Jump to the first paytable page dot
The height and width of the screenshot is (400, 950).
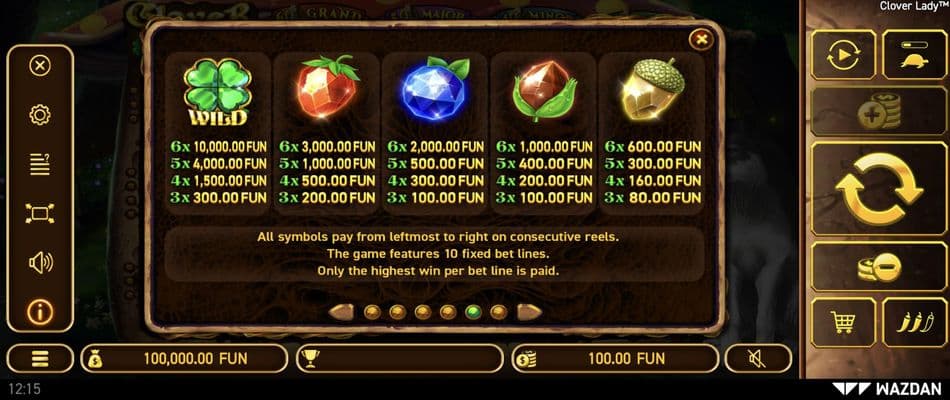371,311
